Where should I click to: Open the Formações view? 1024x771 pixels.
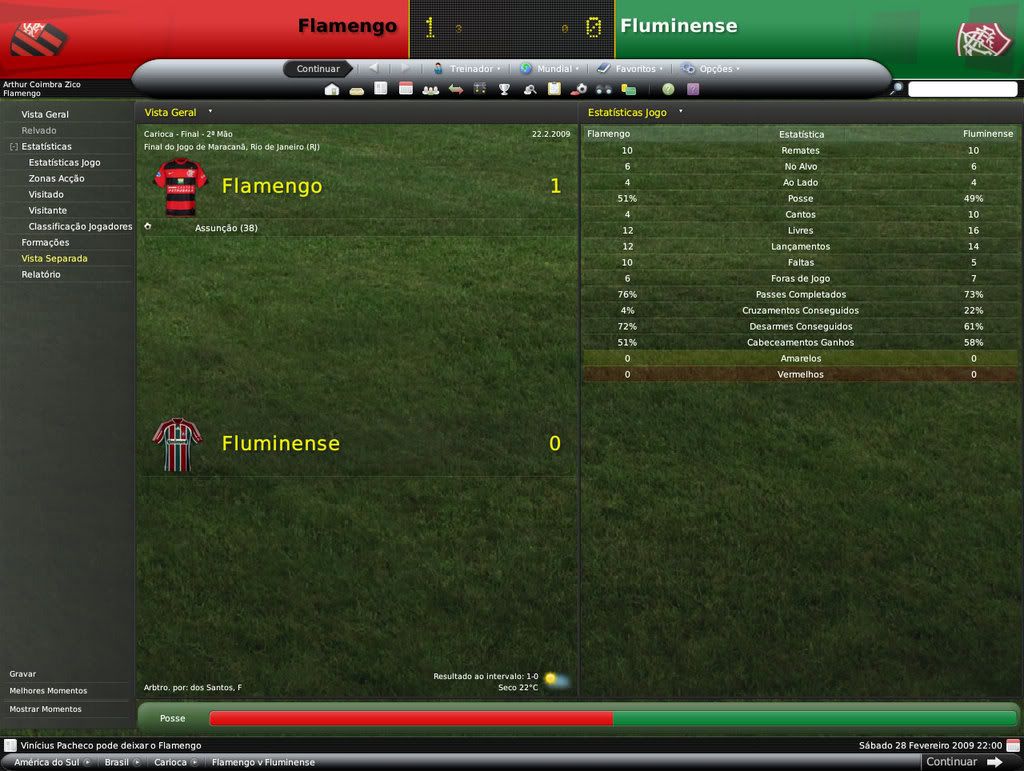tap(45, 242)
